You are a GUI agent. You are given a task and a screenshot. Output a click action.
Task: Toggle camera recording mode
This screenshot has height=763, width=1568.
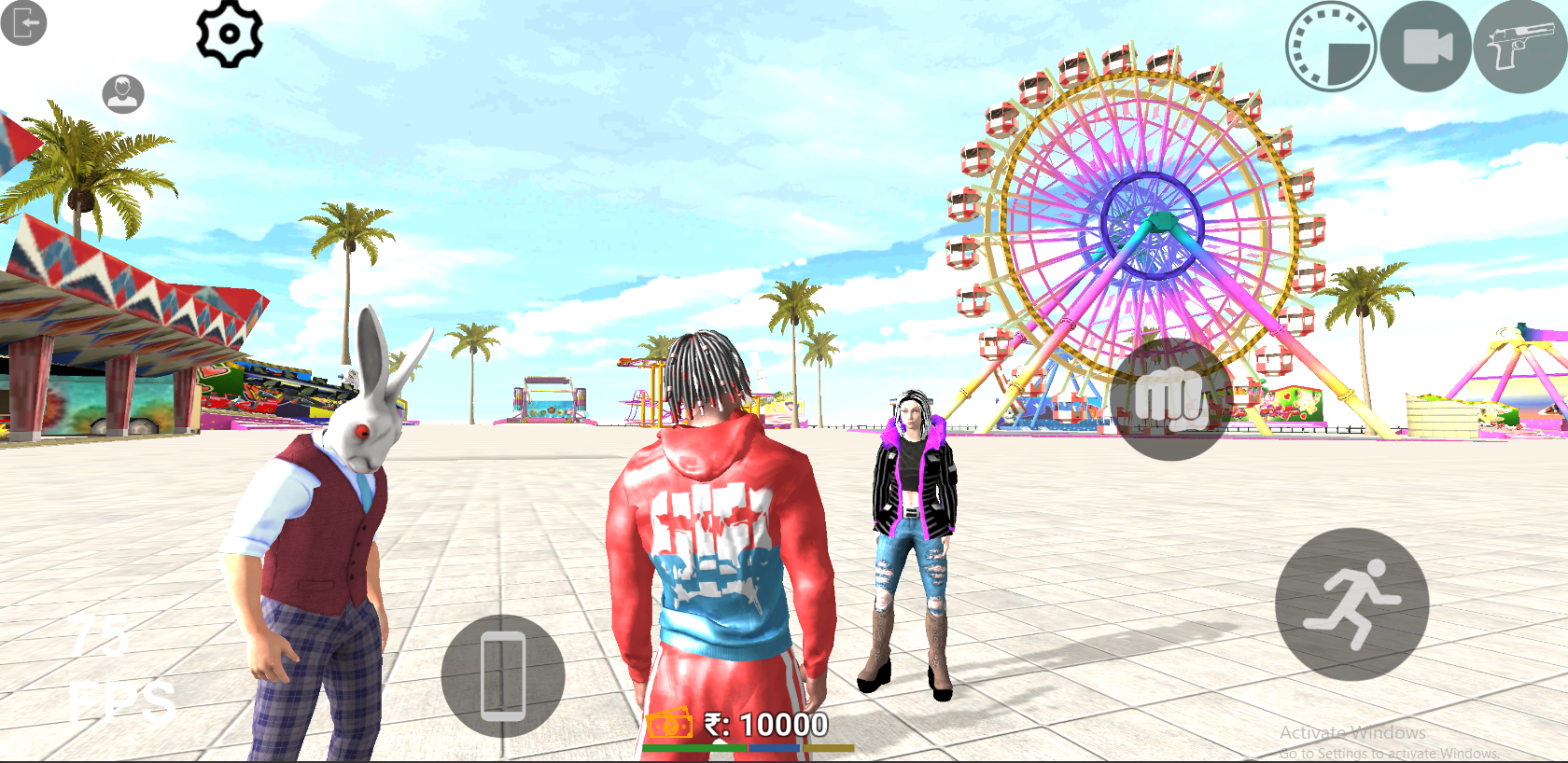click(x=1425, y=46)
